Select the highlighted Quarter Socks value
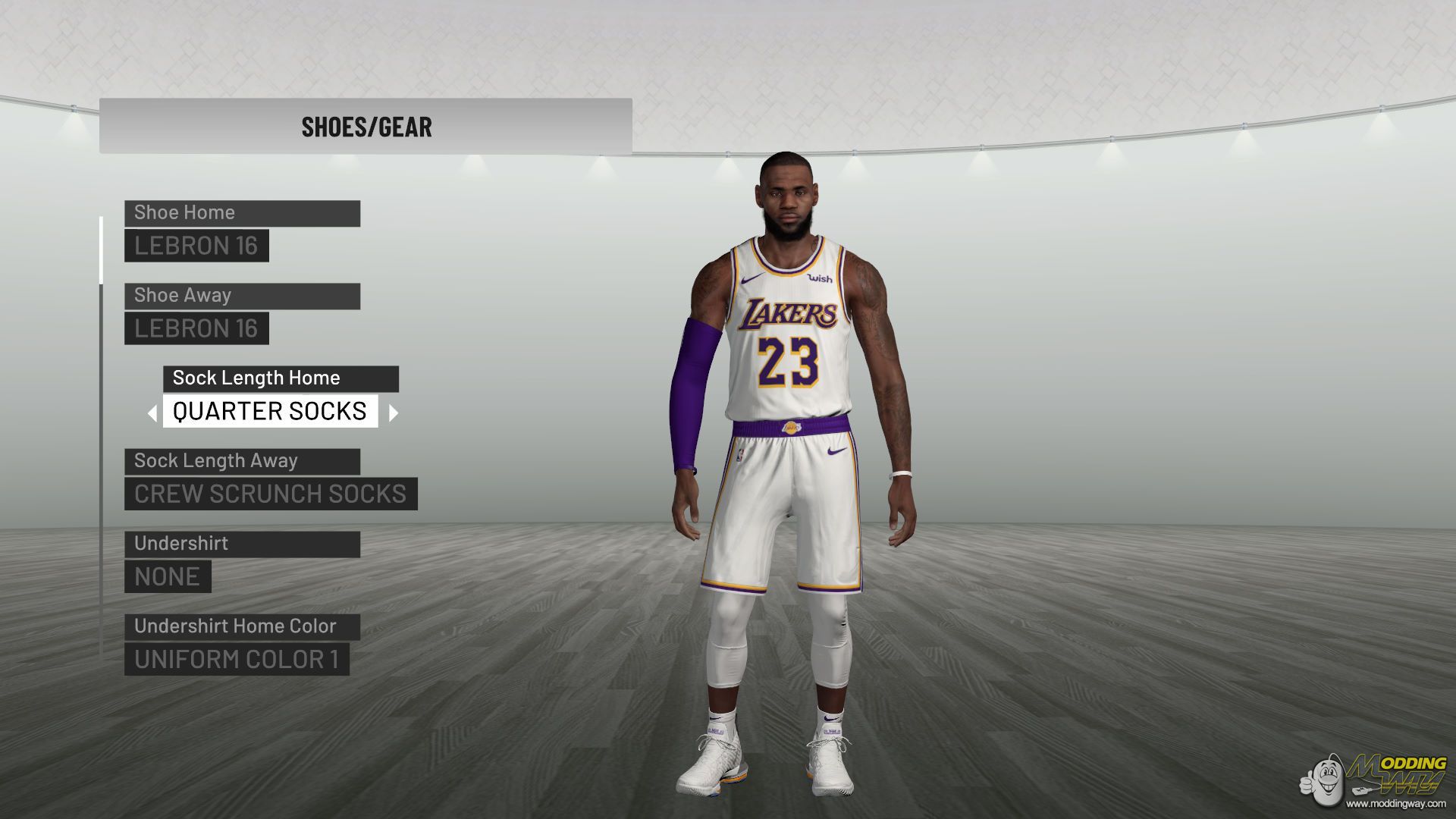 pos(270,411)
